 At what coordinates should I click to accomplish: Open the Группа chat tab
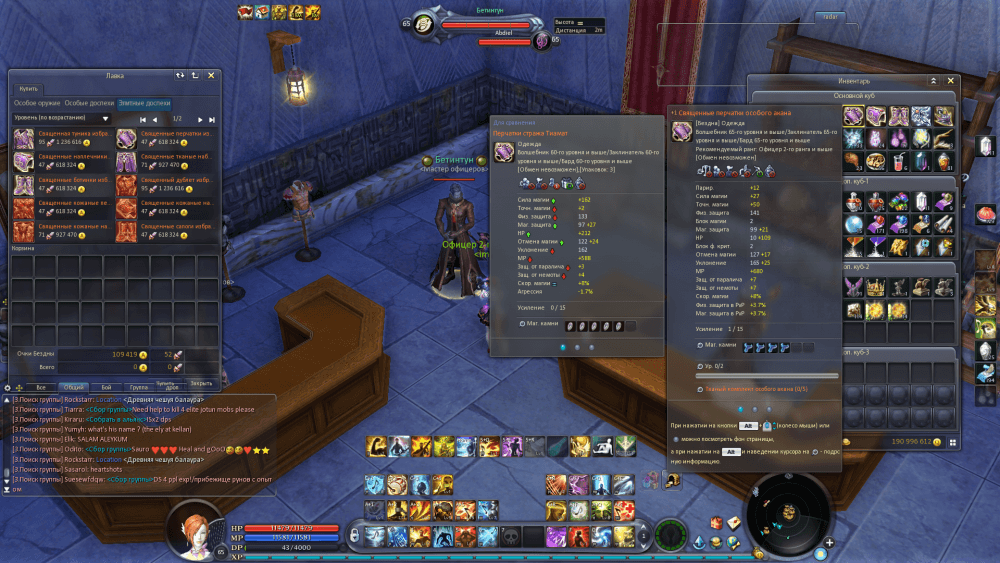point(137,386)
